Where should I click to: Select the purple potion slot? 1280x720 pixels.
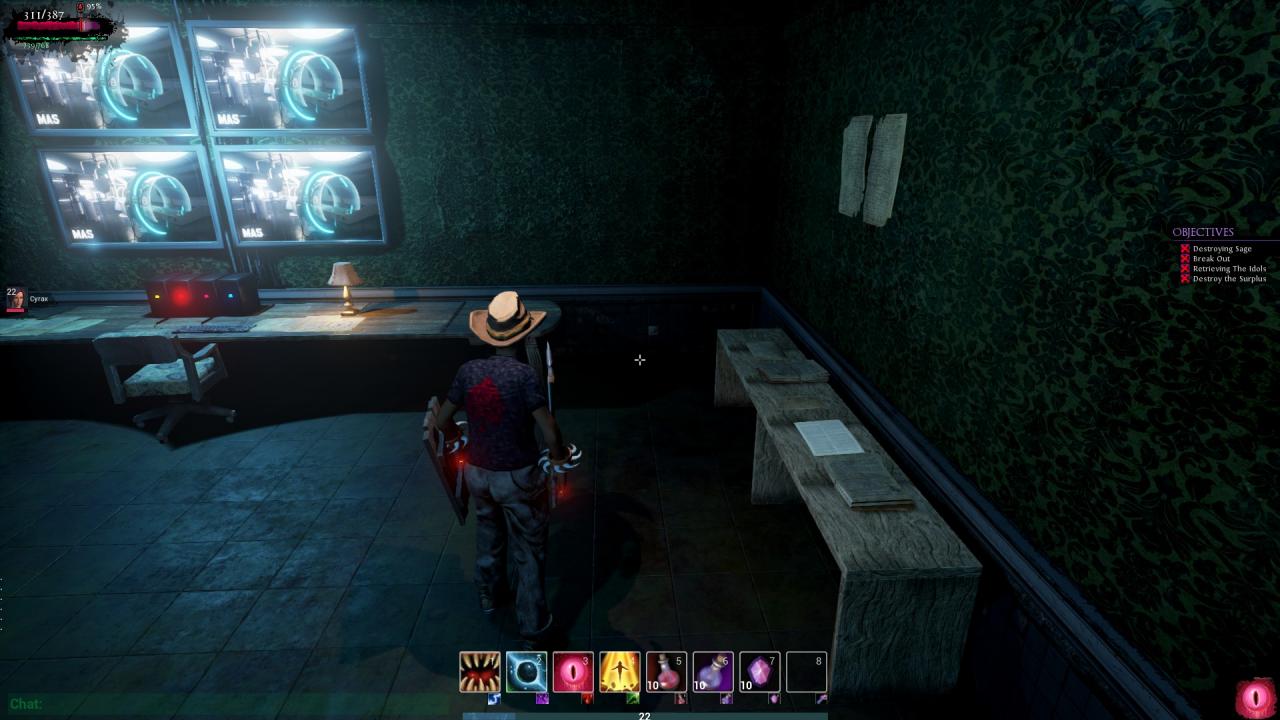pyautogui.click(x=713, y=672)
